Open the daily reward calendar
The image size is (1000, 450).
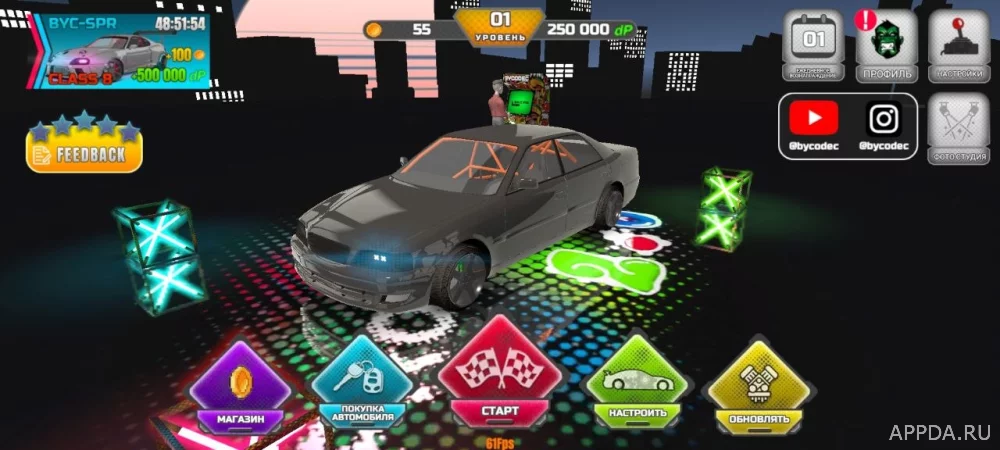point(814,47)
